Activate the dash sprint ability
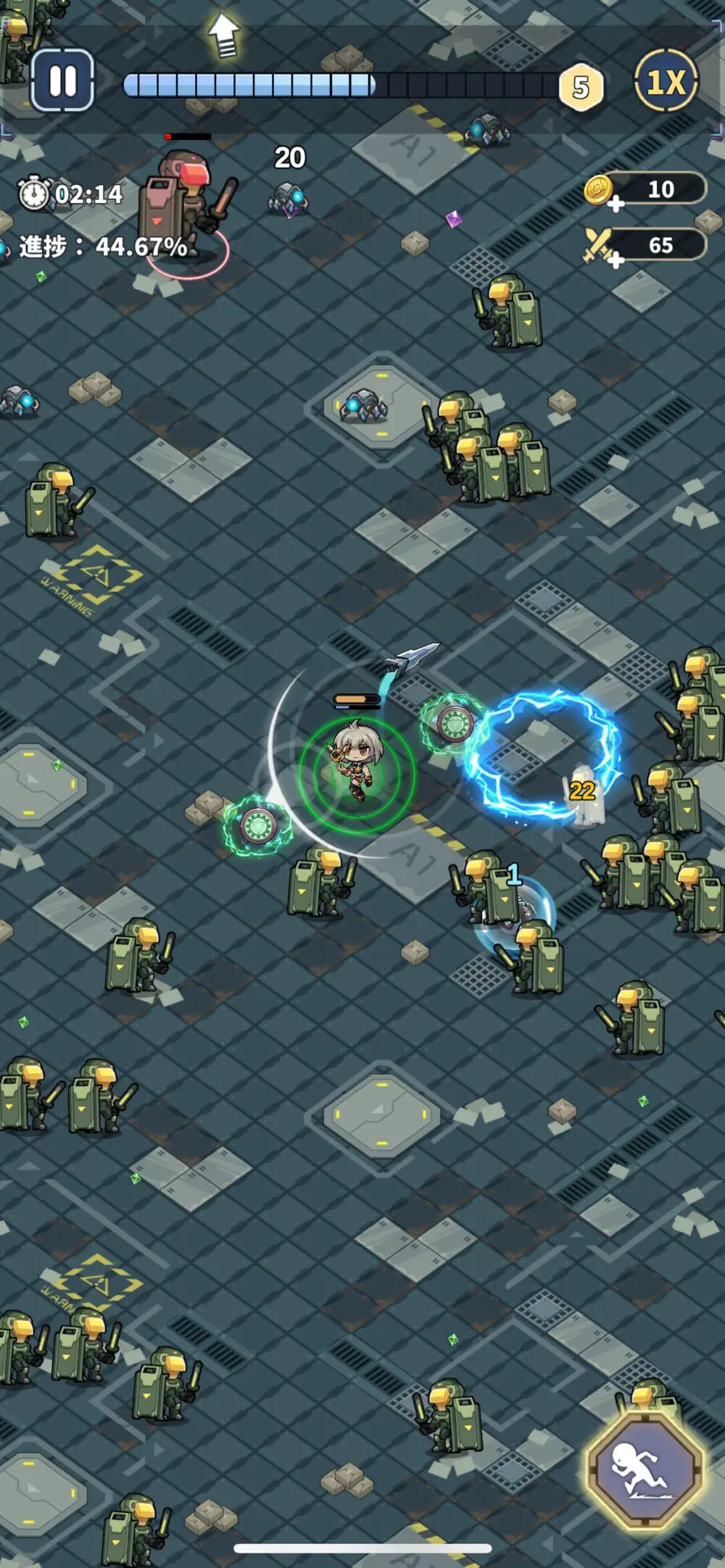The height and width of the screenshot is (1568, 725). point(645,1467)
